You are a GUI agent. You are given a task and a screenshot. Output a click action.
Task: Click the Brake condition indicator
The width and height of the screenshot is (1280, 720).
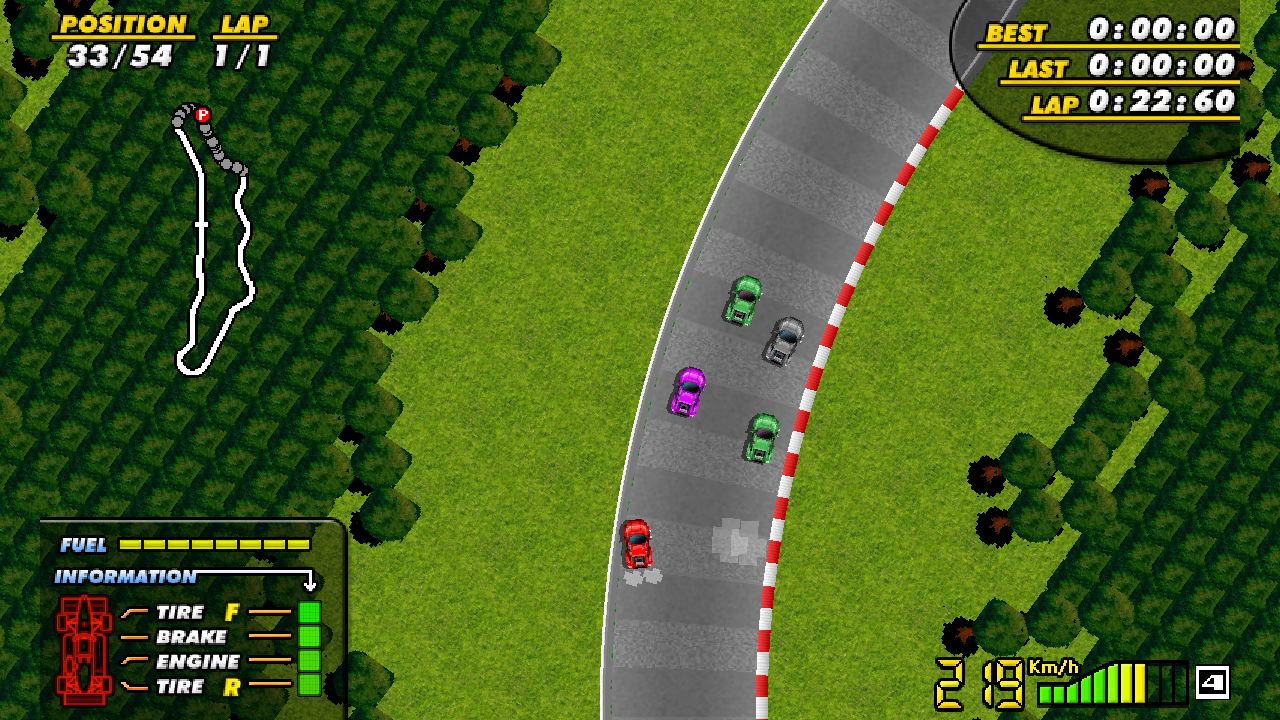tap(309, 636)
